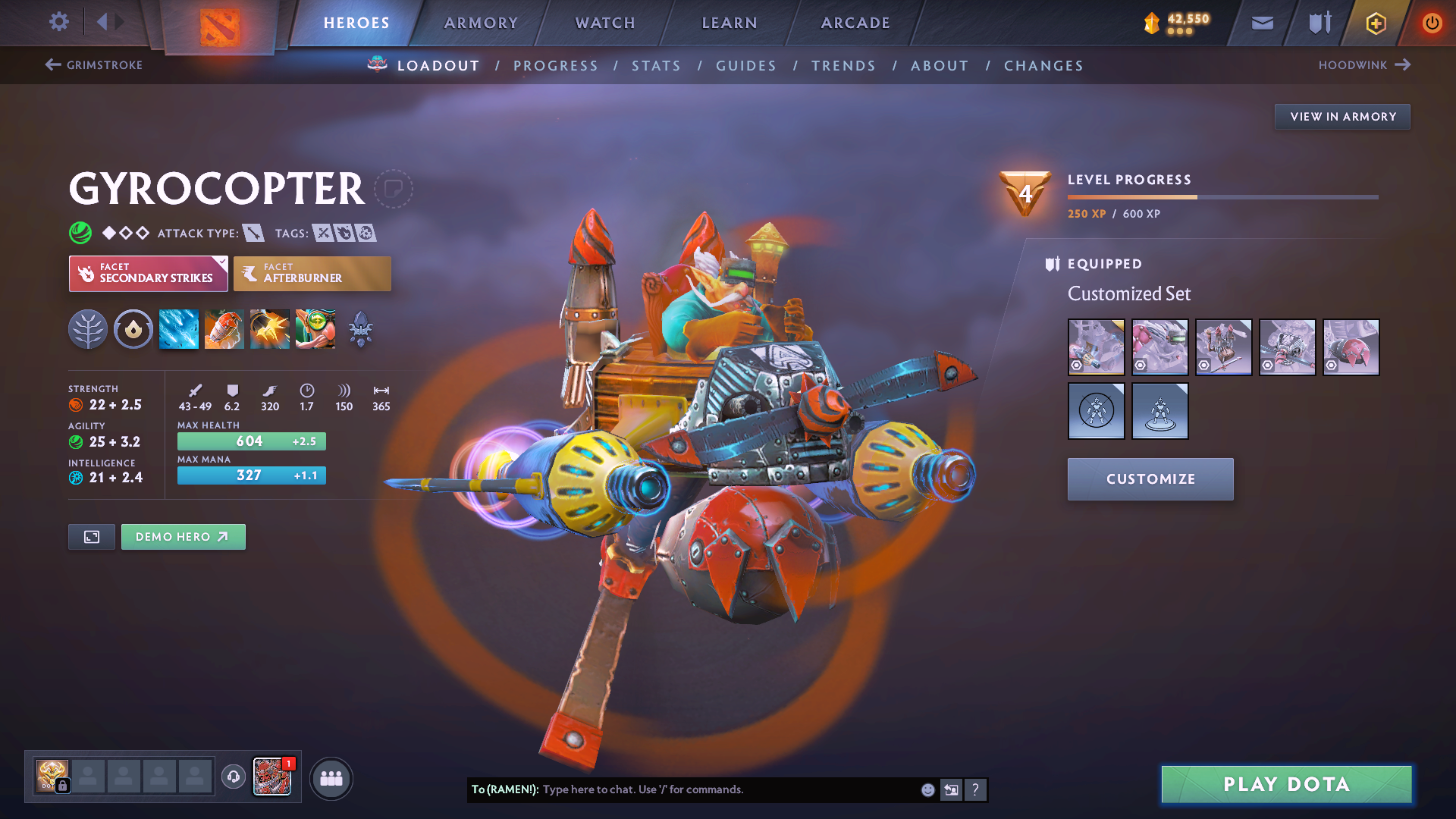Click the Dota Plus hexagon icon
This screenshot has width=1456, height=819.
[x=1375, y=23]
